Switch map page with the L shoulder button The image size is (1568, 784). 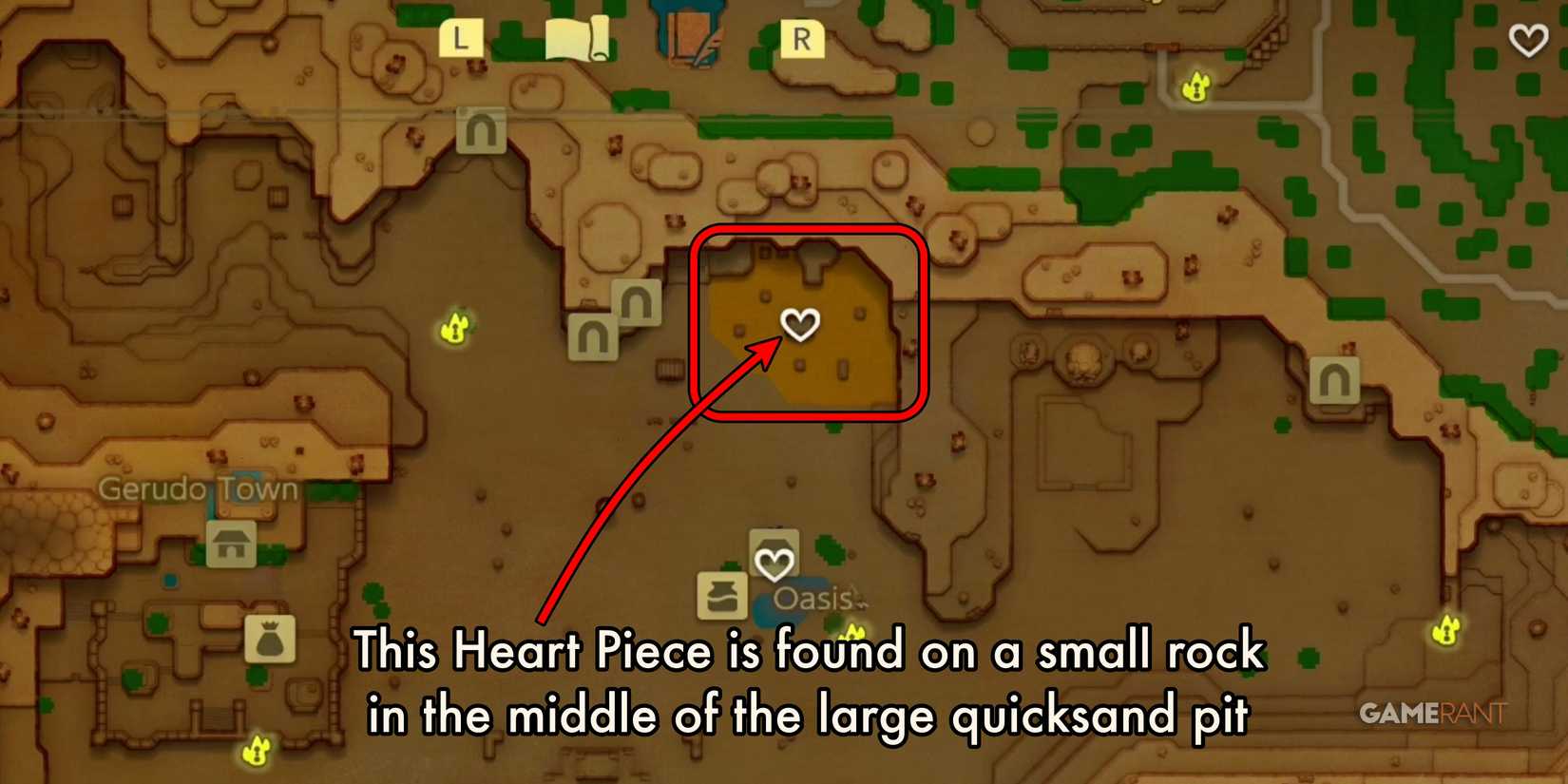click(x=462, y=39)
